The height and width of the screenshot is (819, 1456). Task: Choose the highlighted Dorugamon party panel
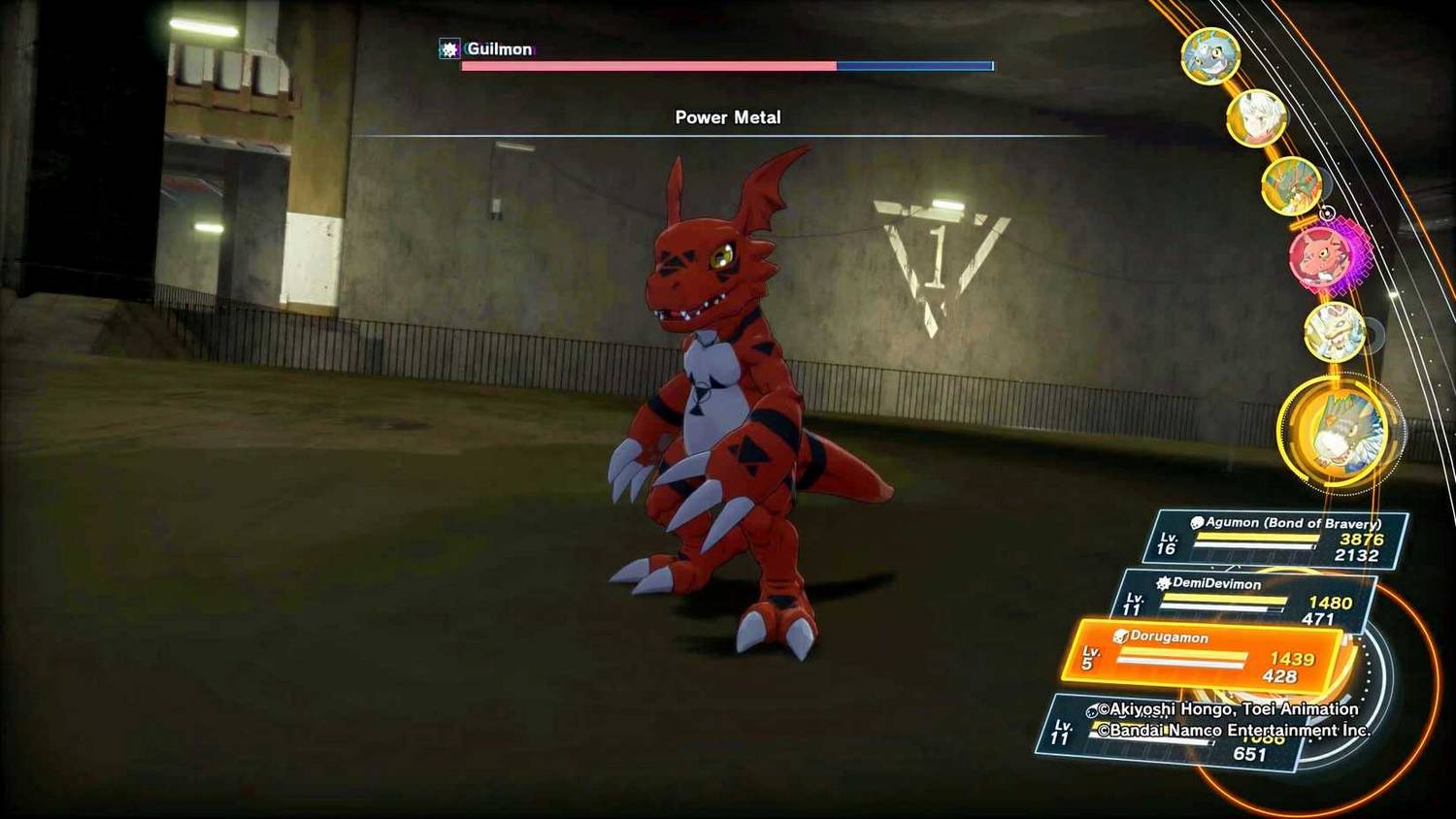1206,655
